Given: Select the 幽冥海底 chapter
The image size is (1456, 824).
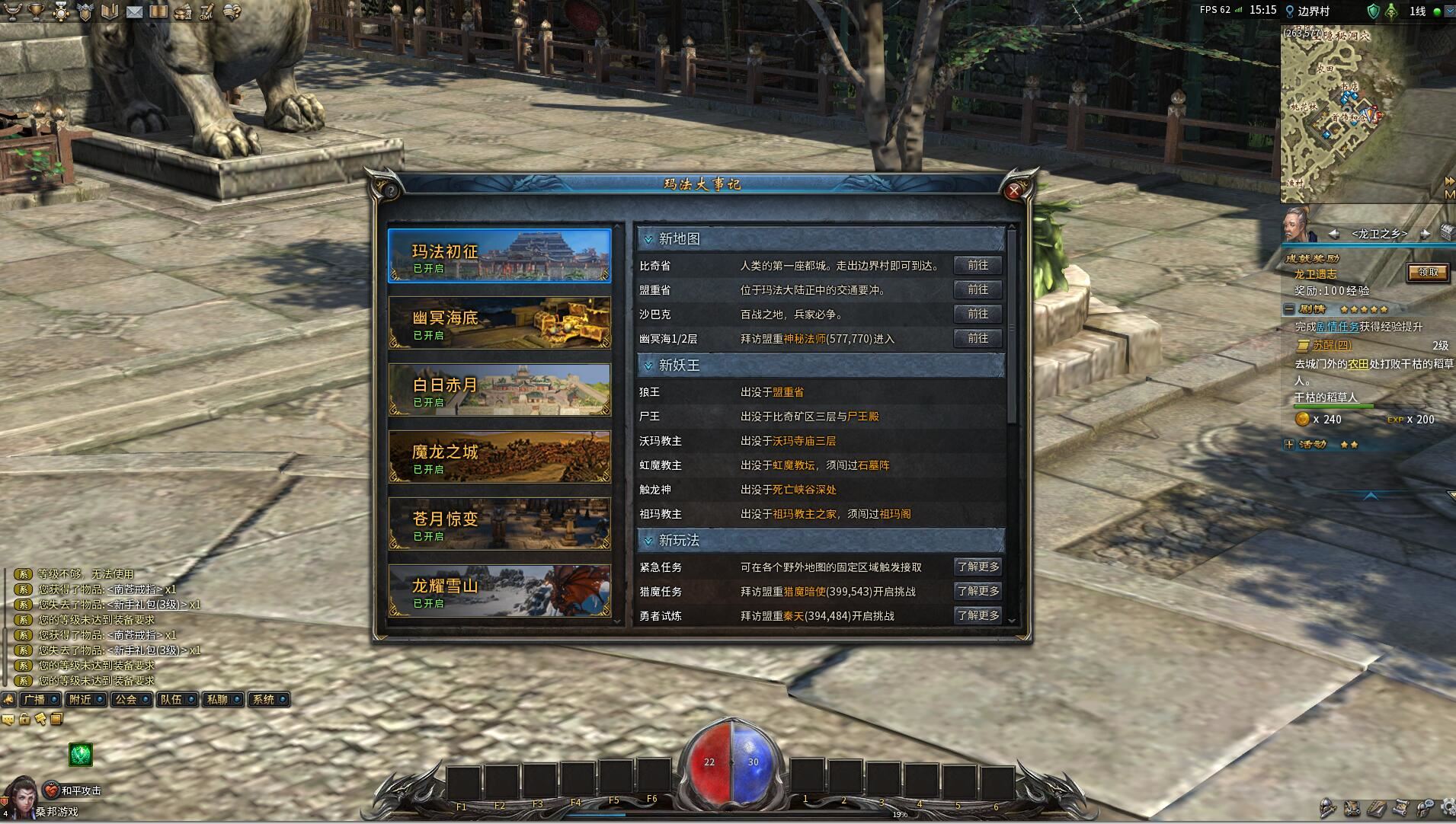Looking at the screenshot, I should pos(499,323).
